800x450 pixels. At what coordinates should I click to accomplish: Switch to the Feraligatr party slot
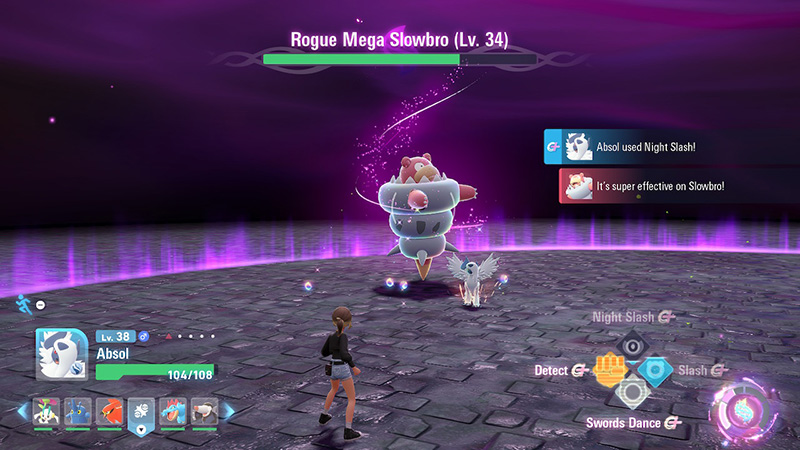[x=173, y=411]
